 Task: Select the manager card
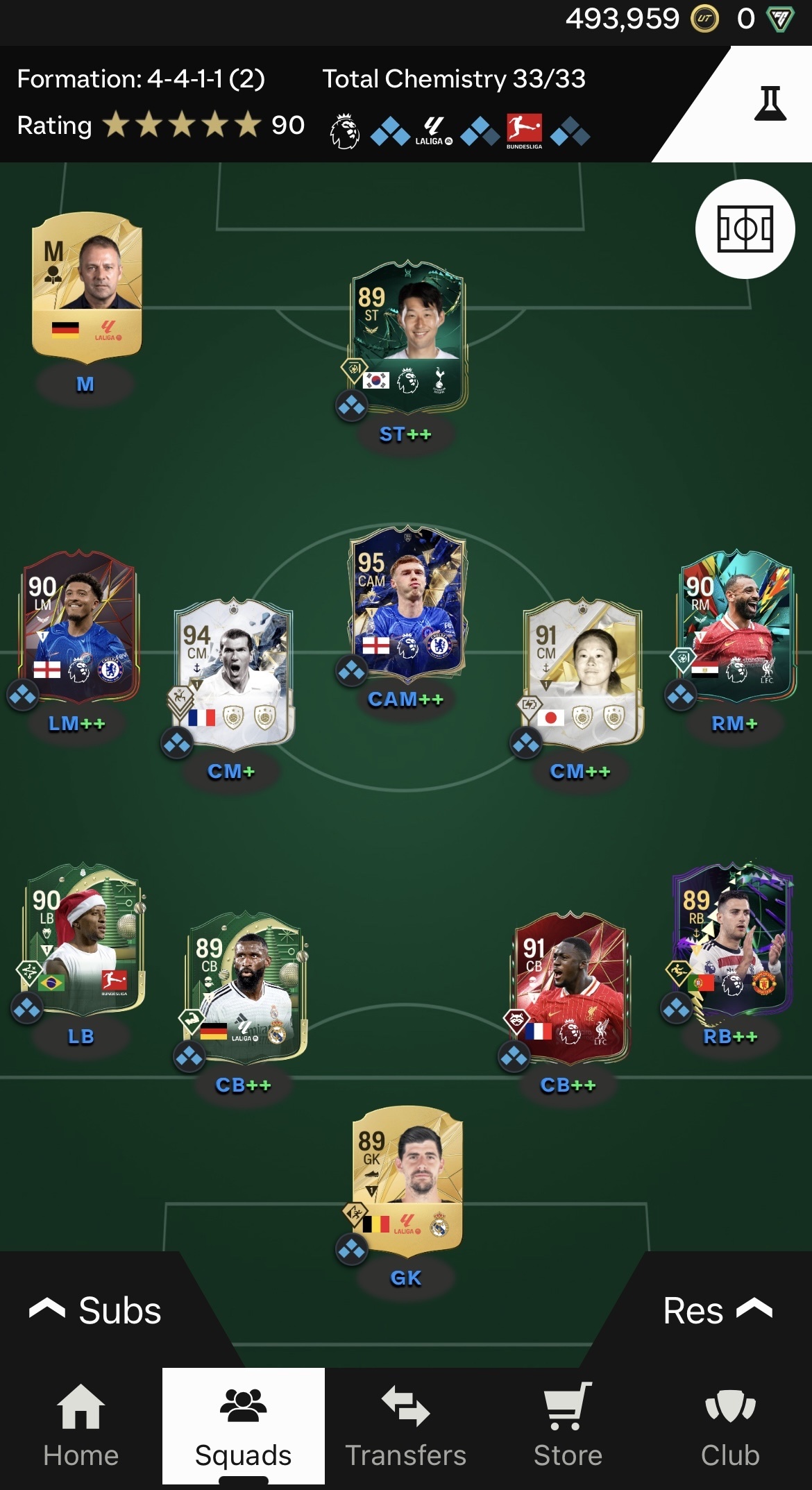coord(87,287)
